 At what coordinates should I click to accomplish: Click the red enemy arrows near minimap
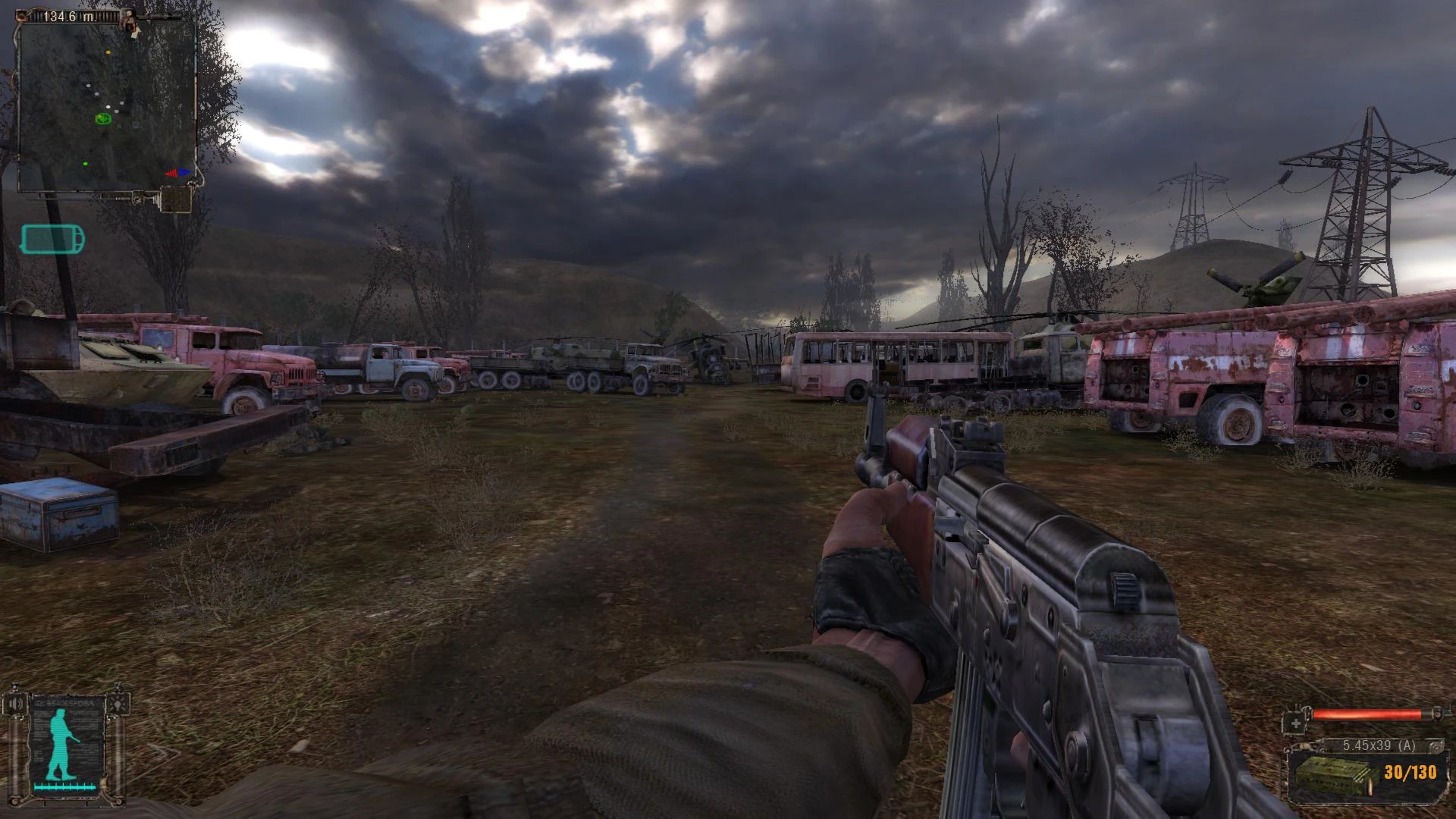point(172,173)
